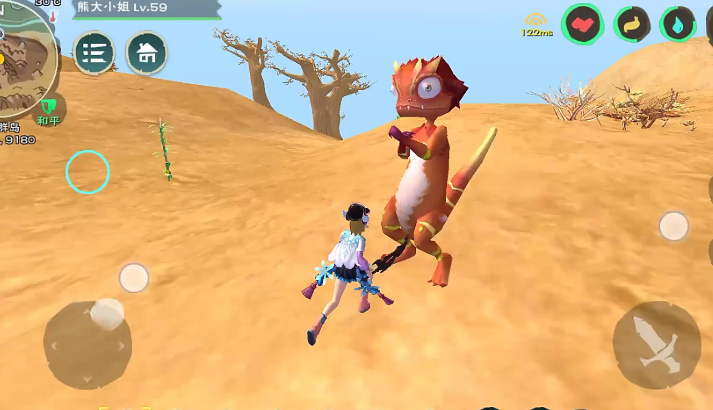Screen dimensions: 713x410
Task: Select the blue water drop thirst icon
Action: [x=678, y=24]
